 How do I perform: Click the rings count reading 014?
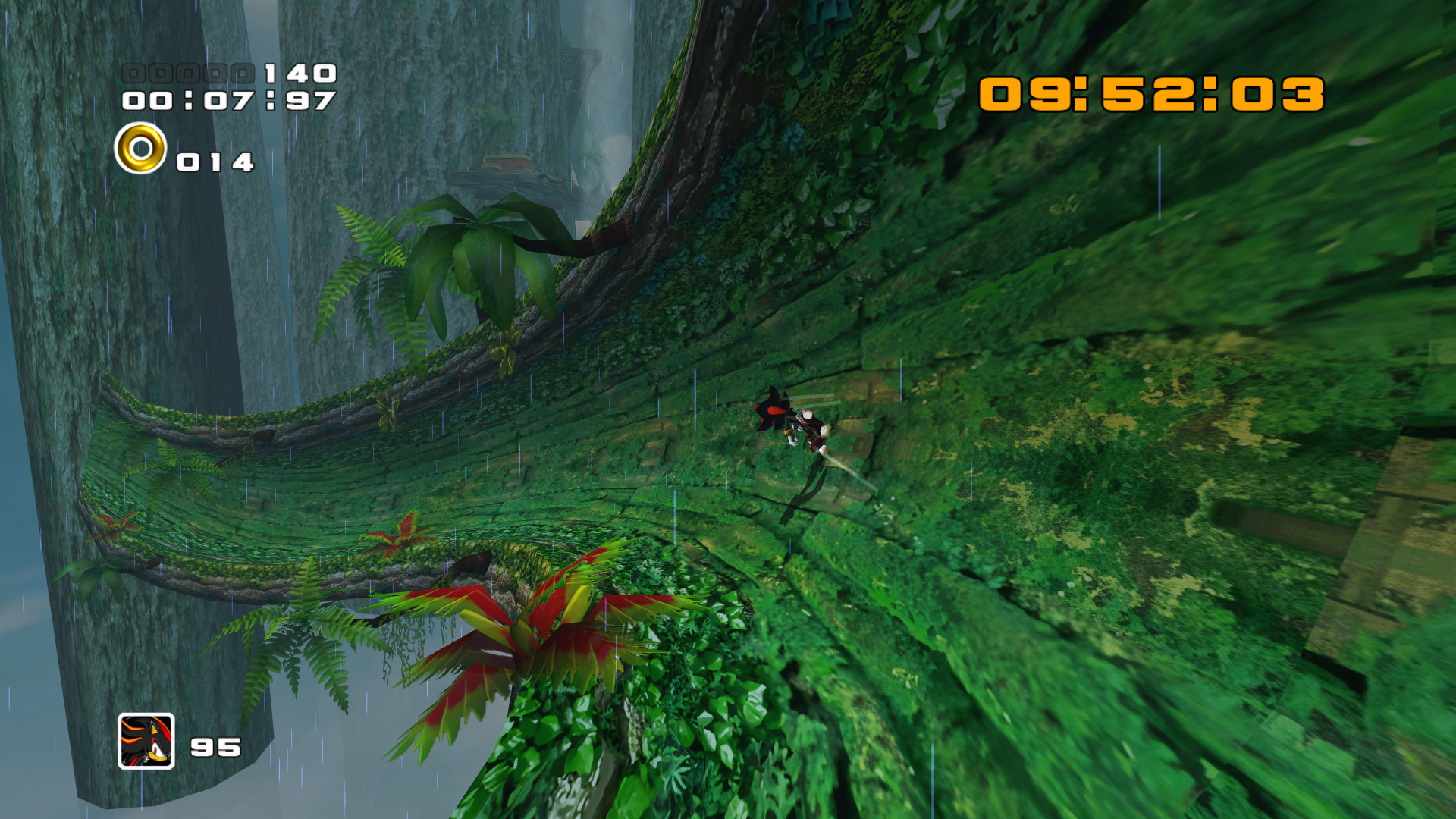[216, 161]
